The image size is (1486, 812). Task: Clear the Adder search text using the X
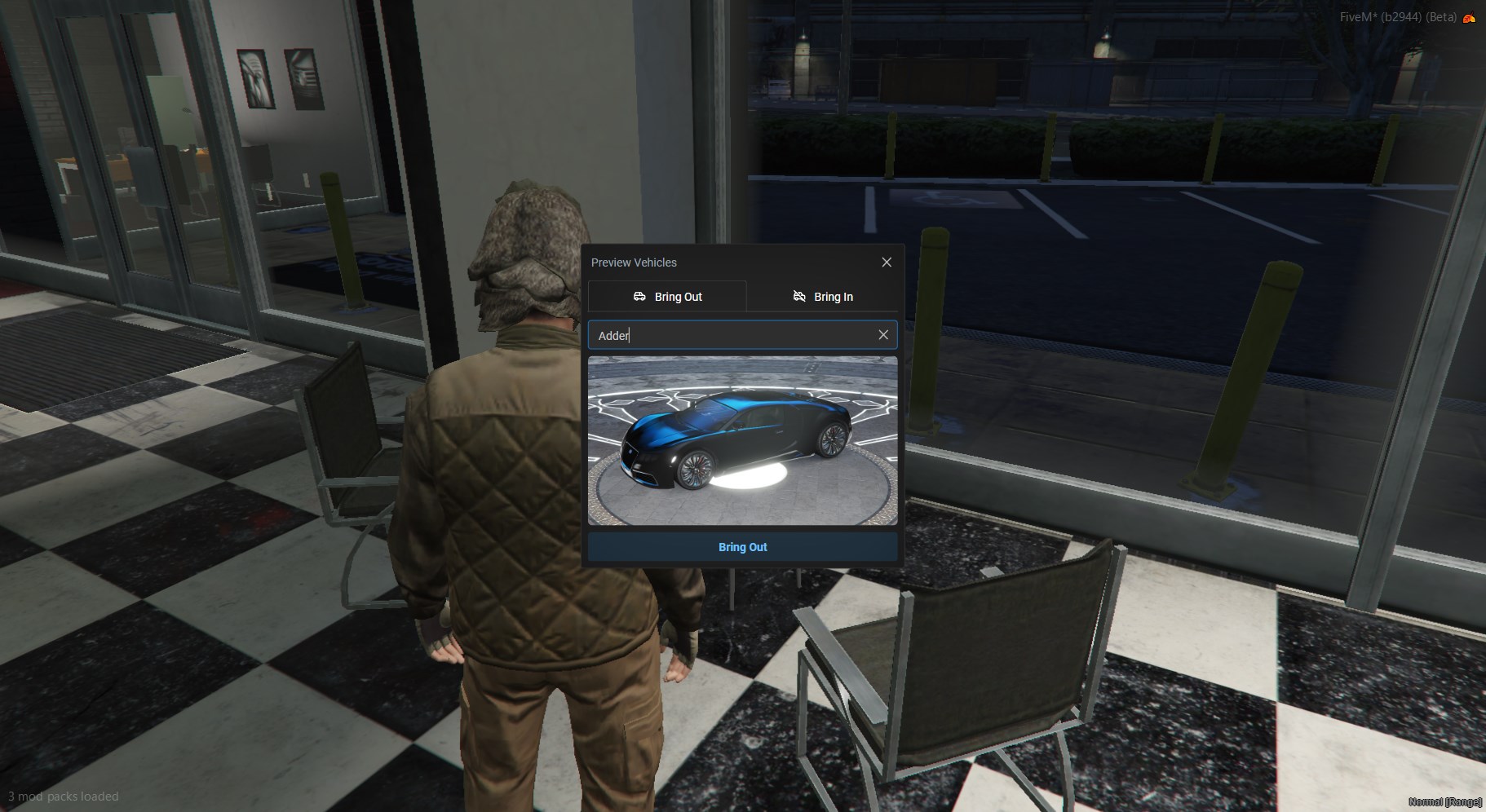click(884, 335)
